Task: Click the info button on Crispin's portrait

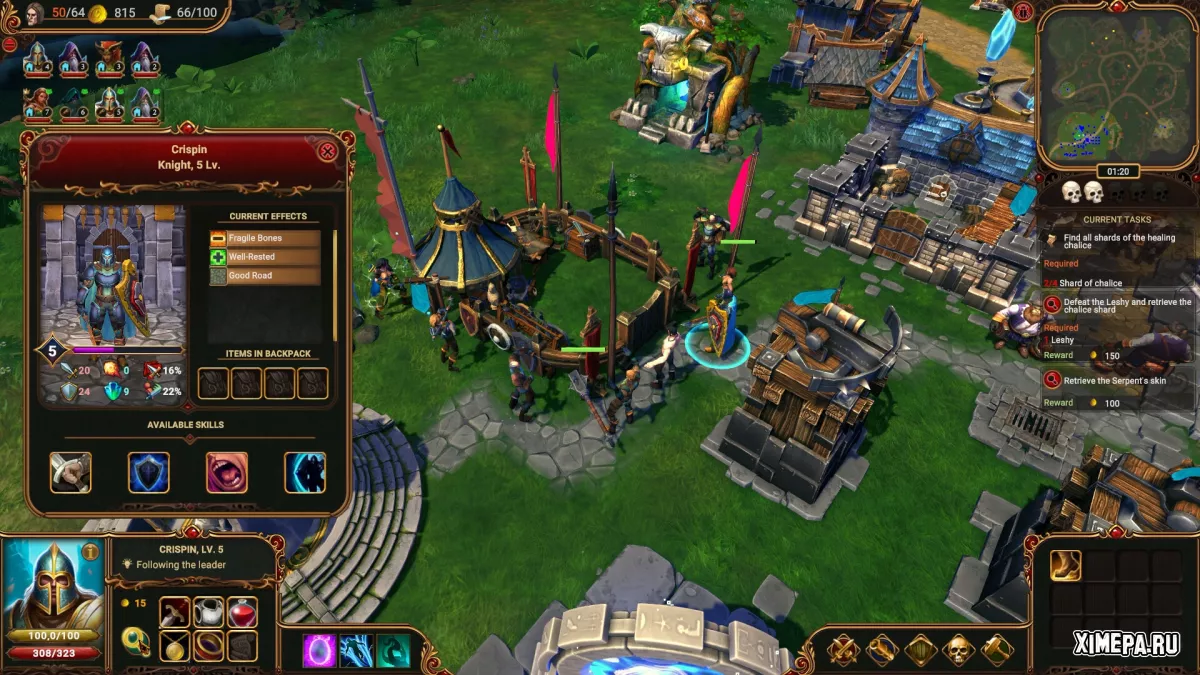Action: (x=90, y=551)
